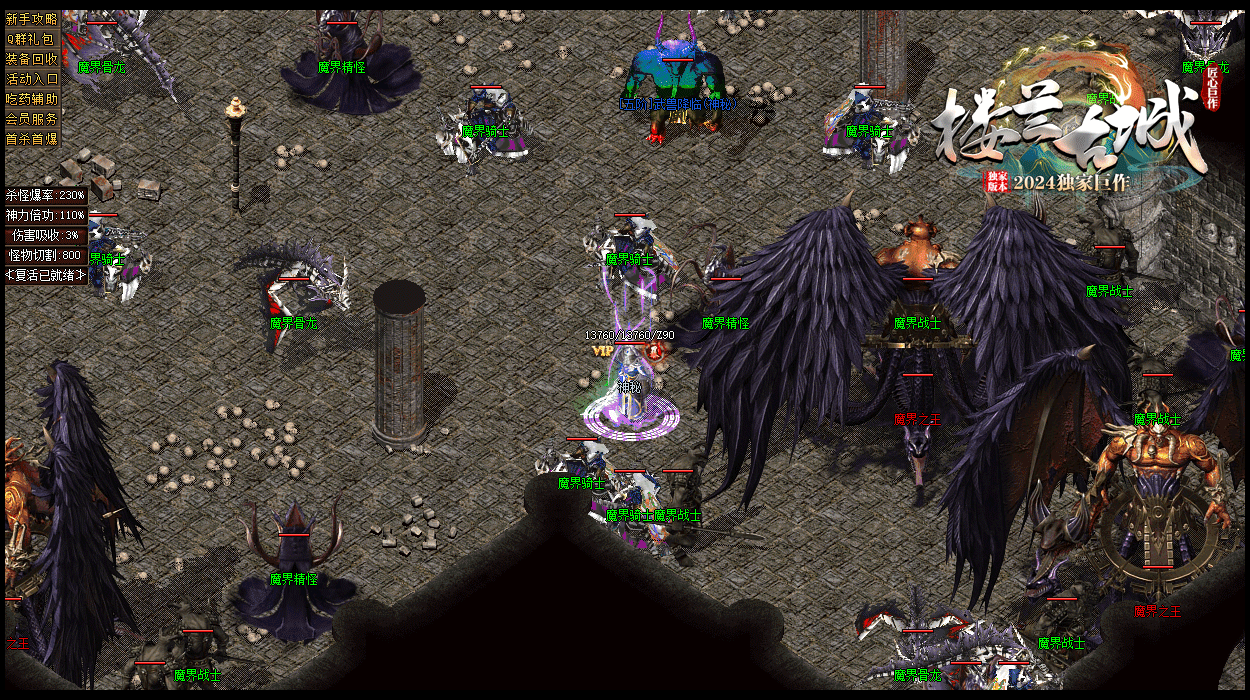Open the 首杀首爆 first-kill menu

32,139
